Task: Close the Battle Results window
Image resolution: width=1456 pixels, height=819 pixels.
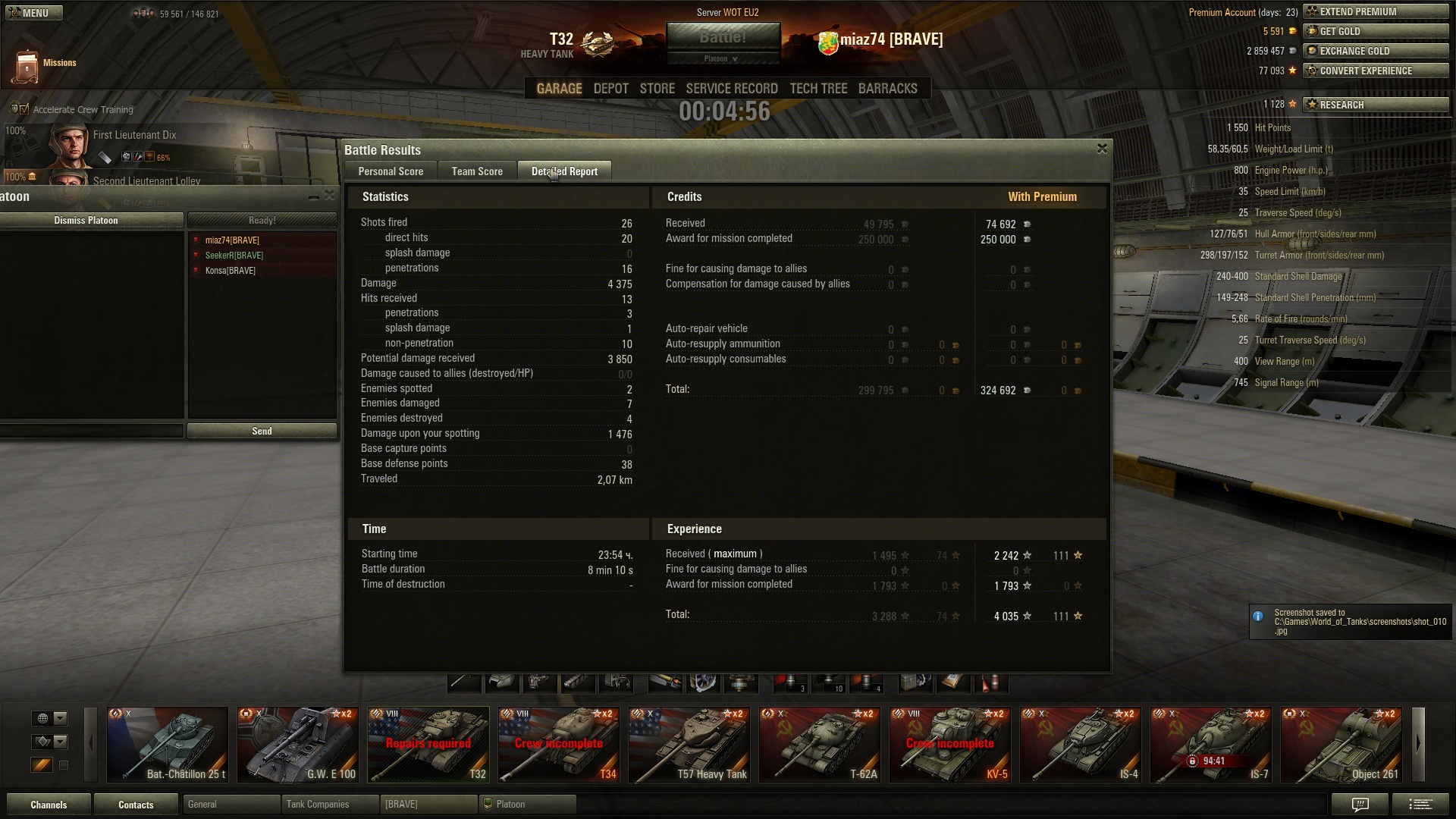Action: [x=1102, y=149]
